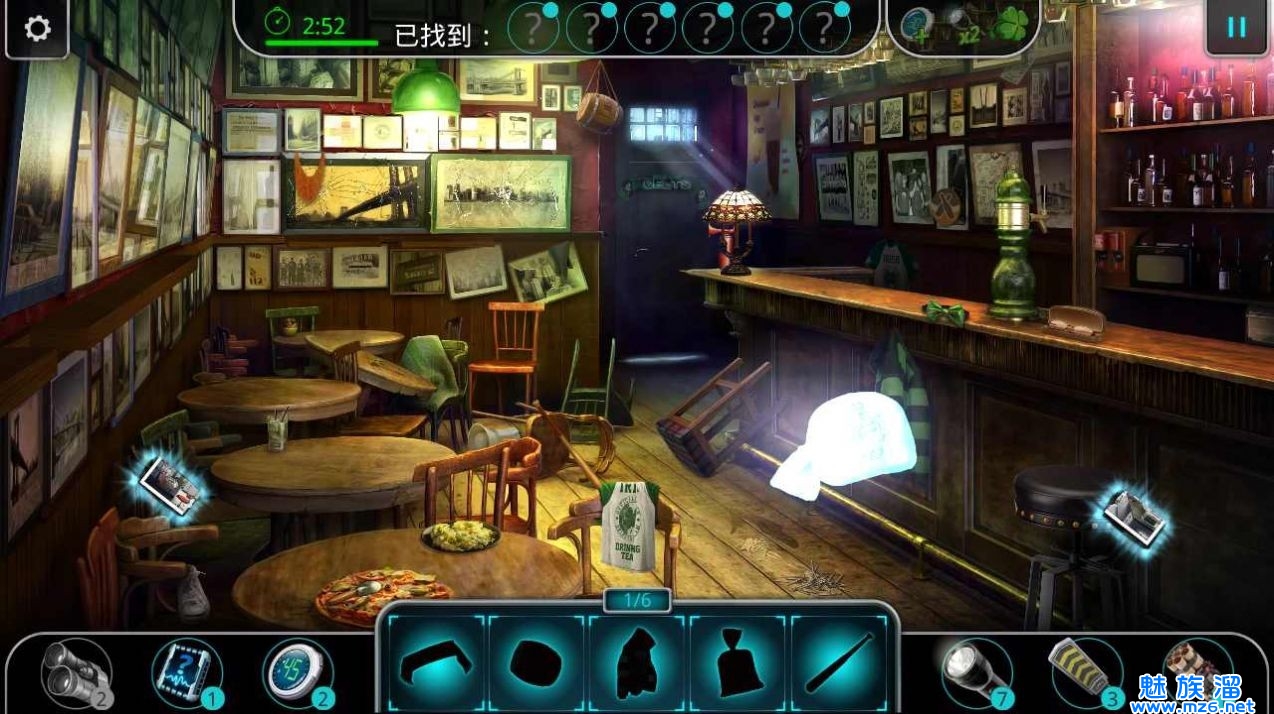This screenshot has width=1274, height=714.
Task: Click the blue badge with plus sign
Action: [918, 27]
